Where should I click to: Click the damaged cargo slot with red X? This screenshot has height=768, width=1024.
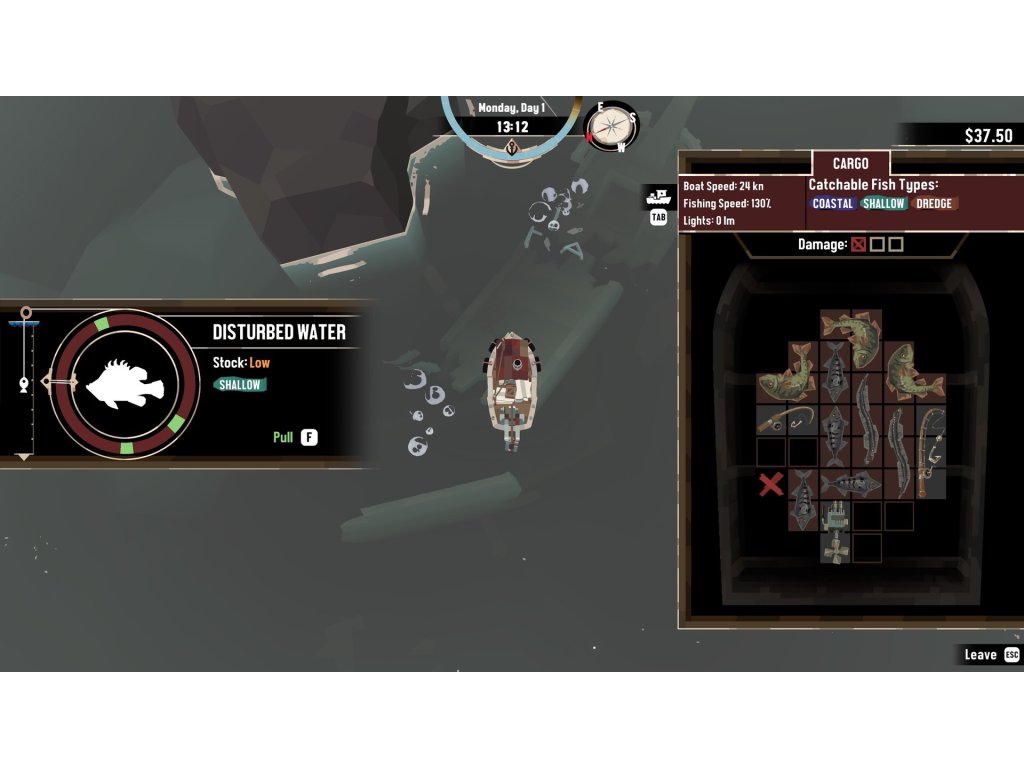coord(771,485)
